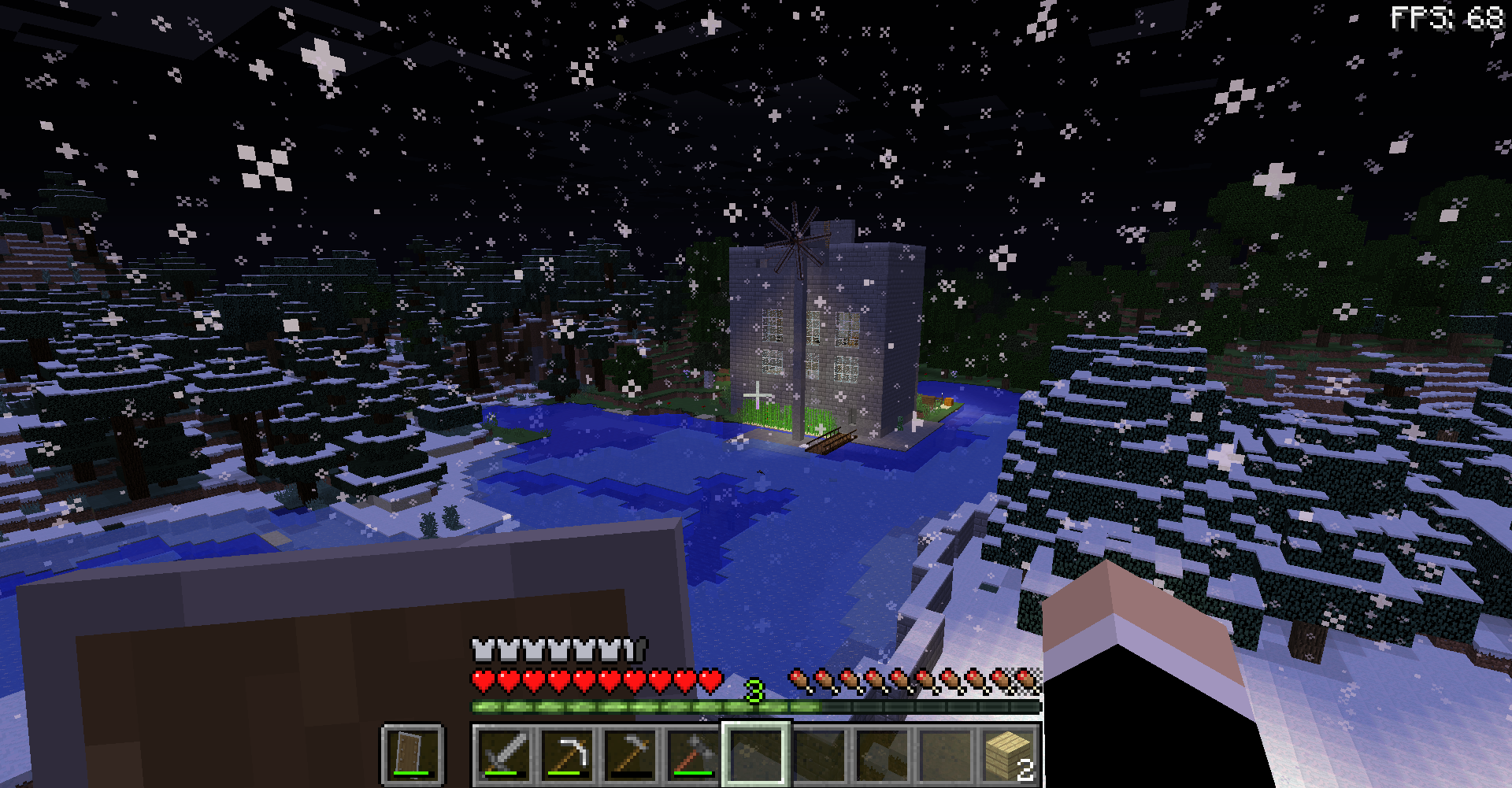Click the boat docked near the building

click(x=831, y=441)
